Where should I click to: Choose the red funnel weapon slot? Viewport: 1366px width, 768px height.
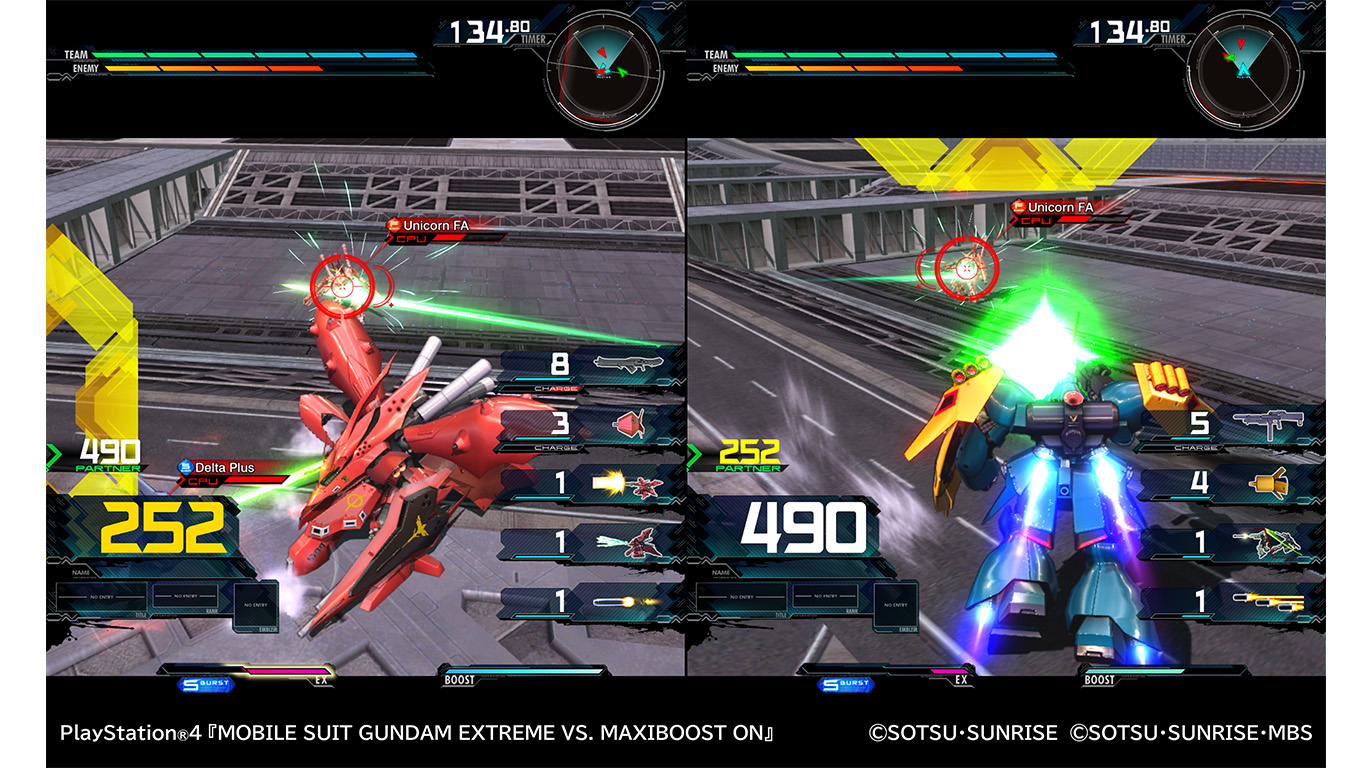[628, 424]
